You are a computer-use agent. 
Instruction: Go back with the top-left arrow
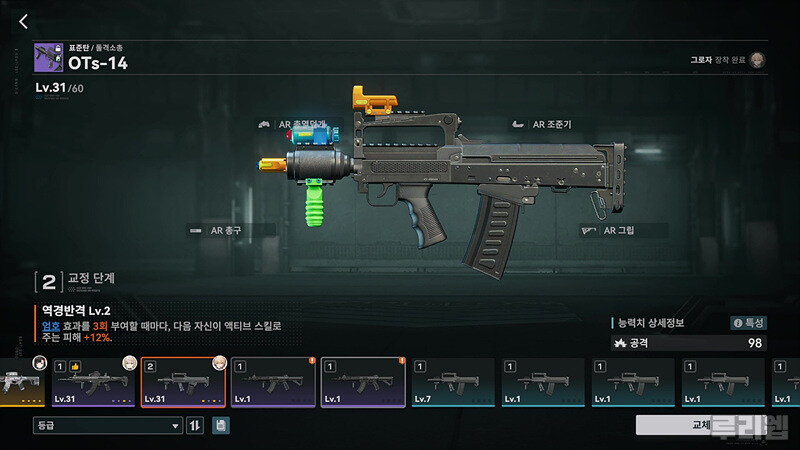tap(24, 22)
